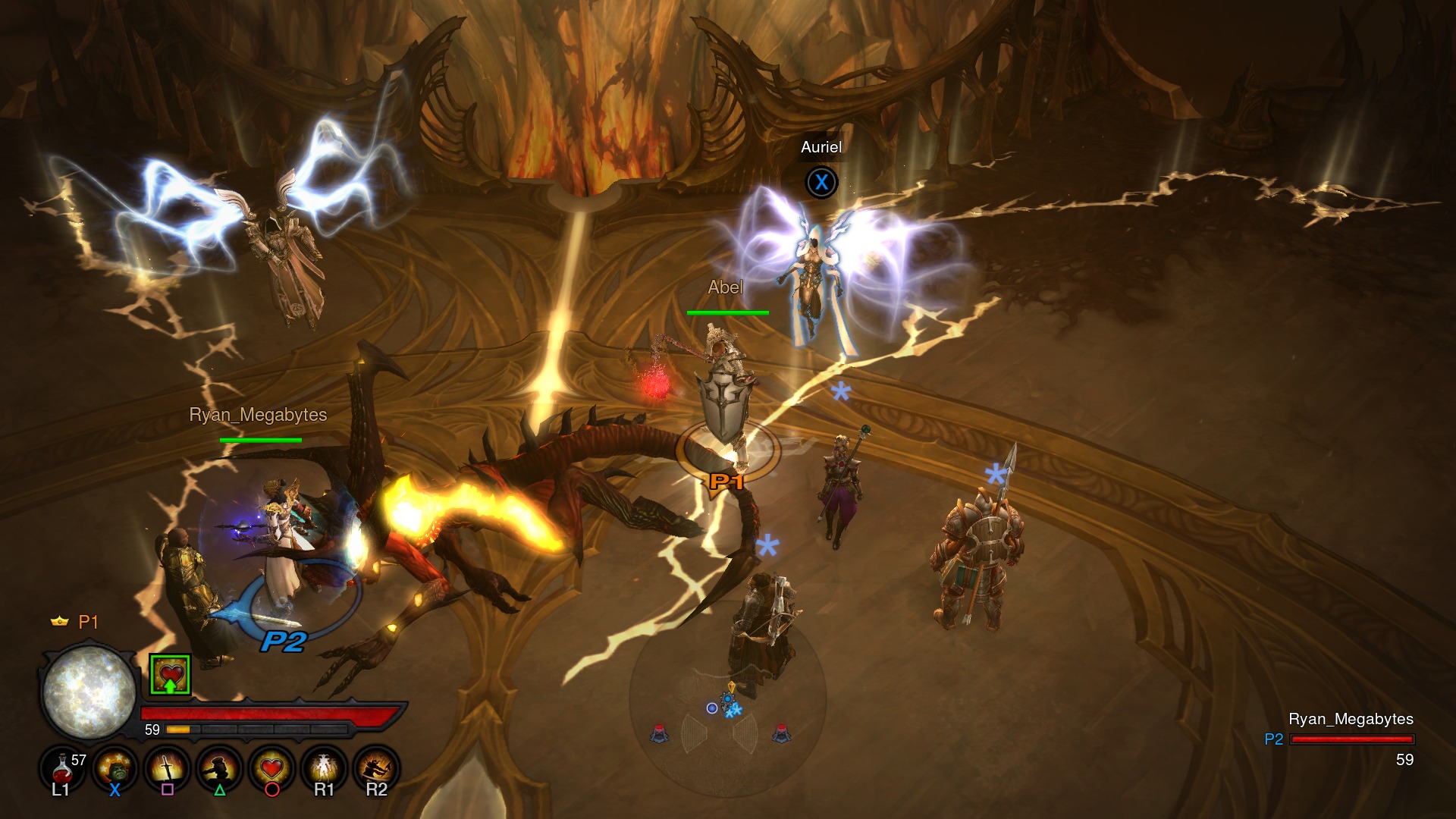Screen dimensions: 1456x819
Task: Activate the glowing sword skill
Action: coord(167,769)
